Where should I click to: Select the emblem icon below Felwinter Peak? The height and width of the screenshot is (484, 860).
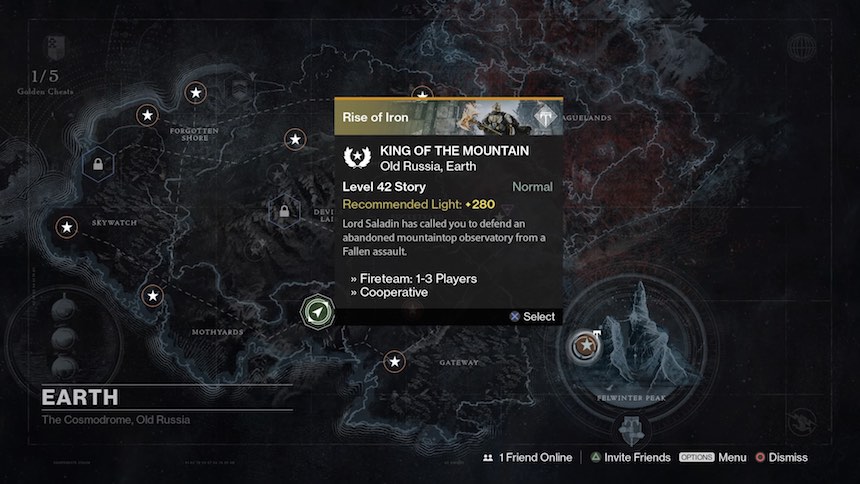tap(631, 429)
